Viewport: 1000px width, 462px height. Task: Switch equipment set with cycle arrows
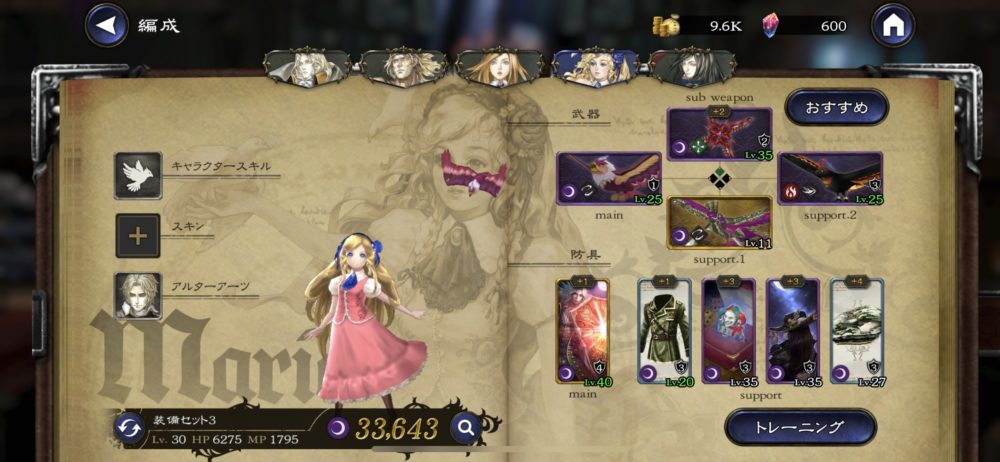click(129, 428)
